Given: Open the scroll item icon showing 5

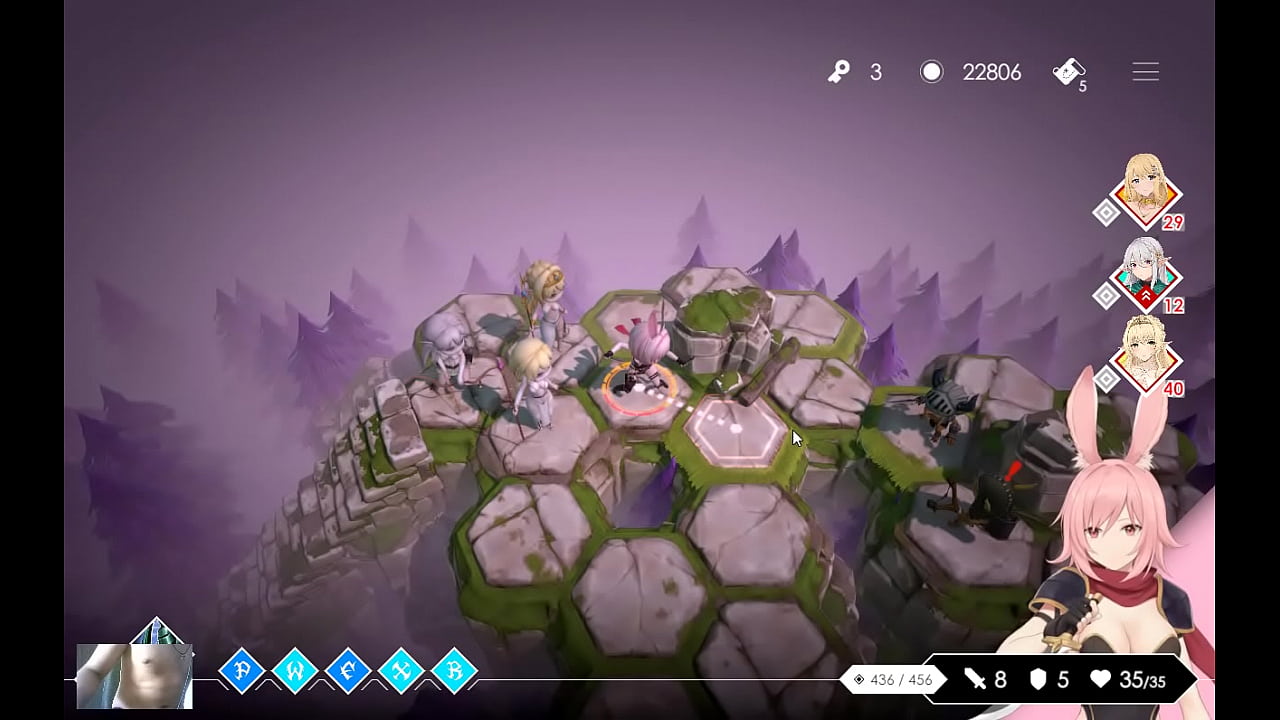Looking at the screenshot, I should (1067, 72).
